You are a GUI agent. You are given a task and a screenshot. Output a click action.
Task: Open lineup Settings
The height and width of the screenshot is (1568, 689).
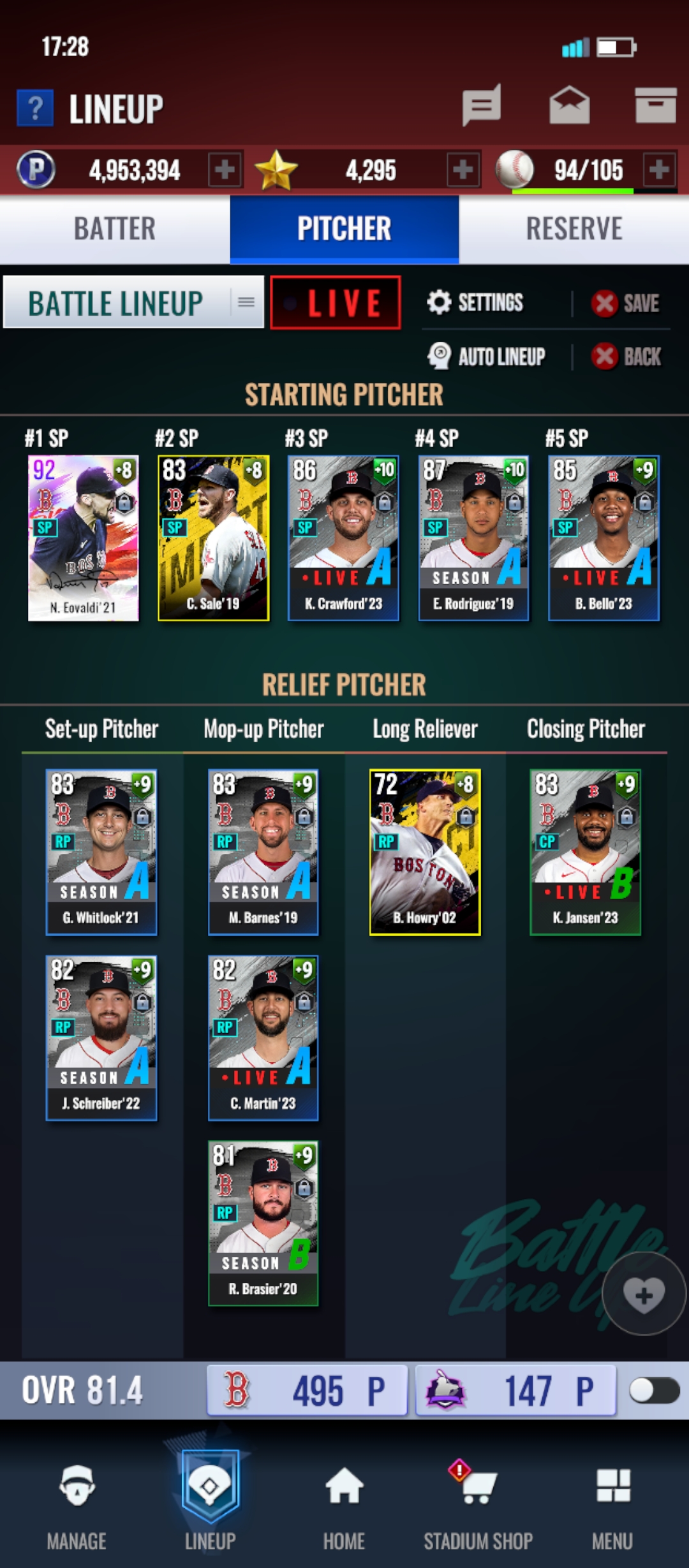click(476, 302)
